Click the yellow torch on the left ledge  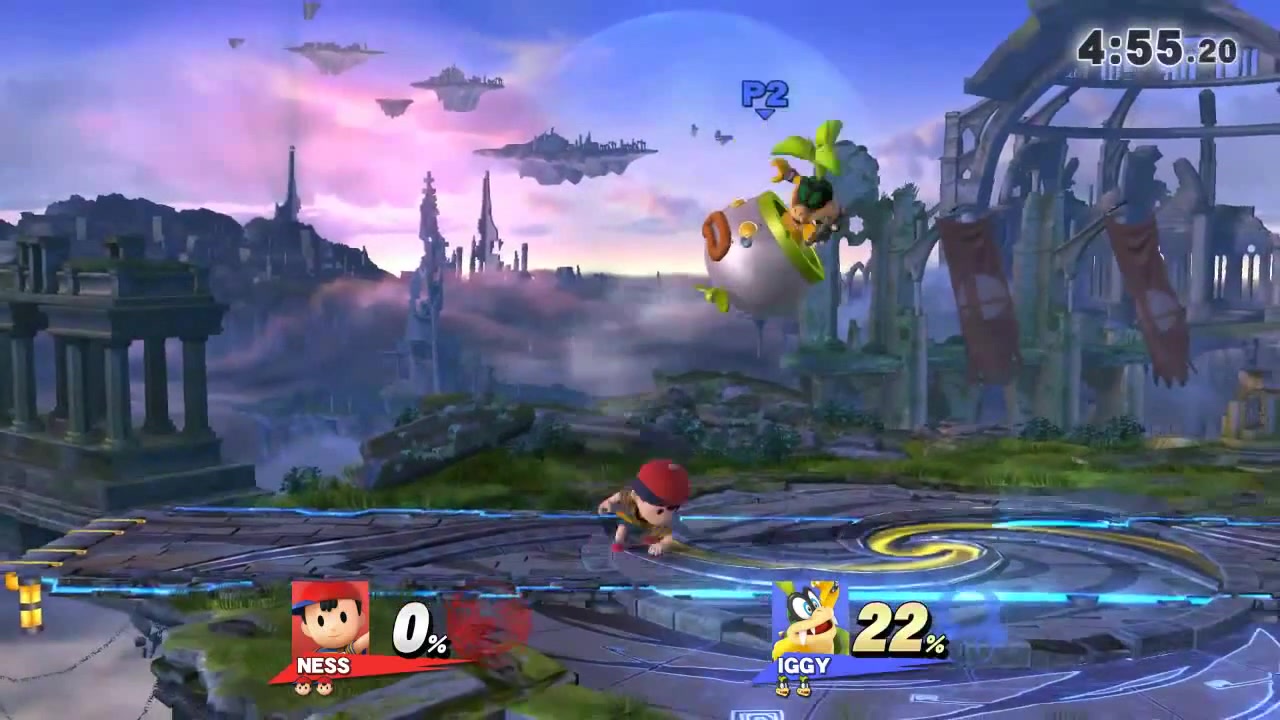pos(30,600)
